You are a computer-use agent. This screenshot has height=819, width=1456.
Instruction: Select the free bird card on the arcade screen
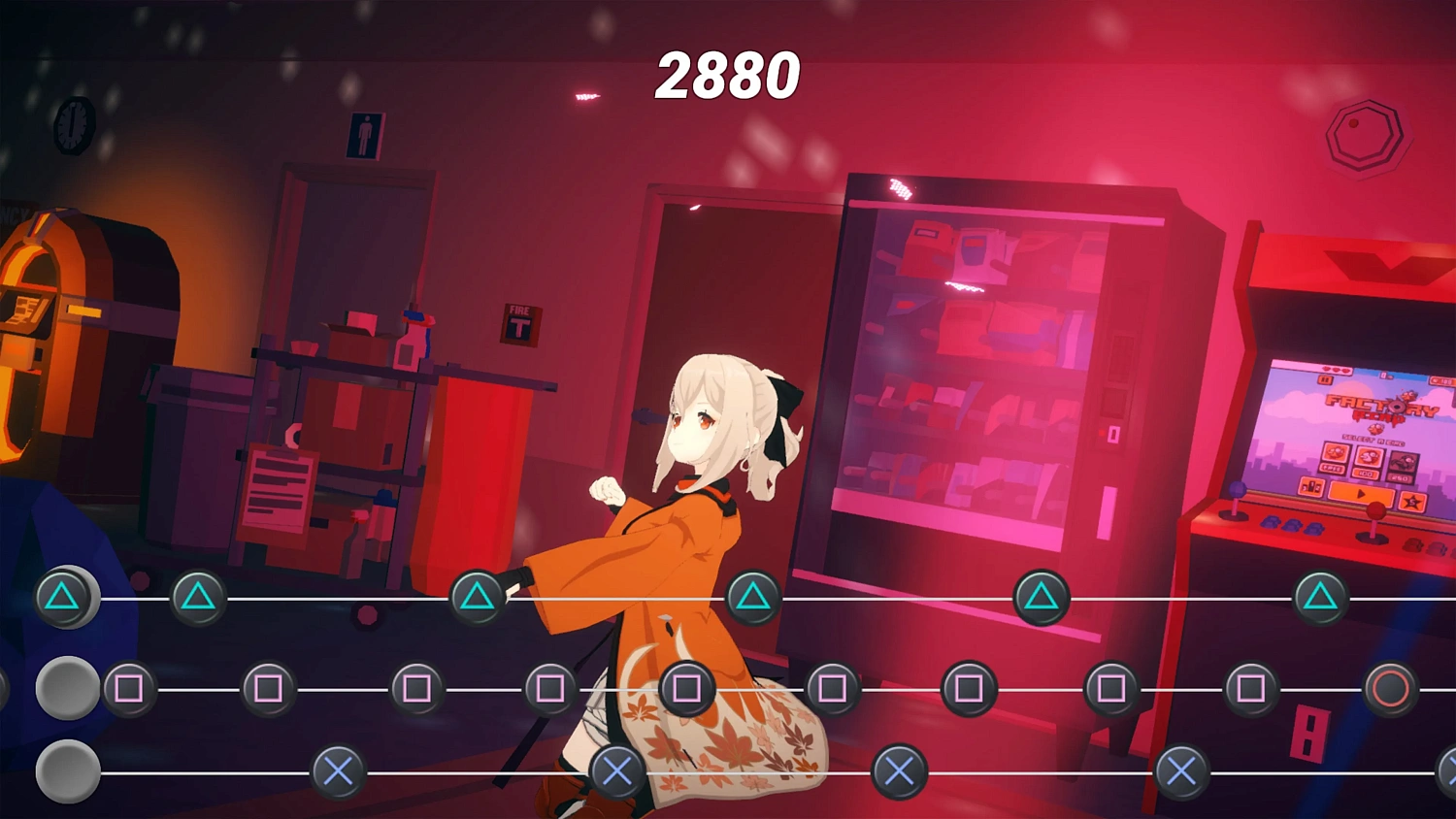[1337, 454]
